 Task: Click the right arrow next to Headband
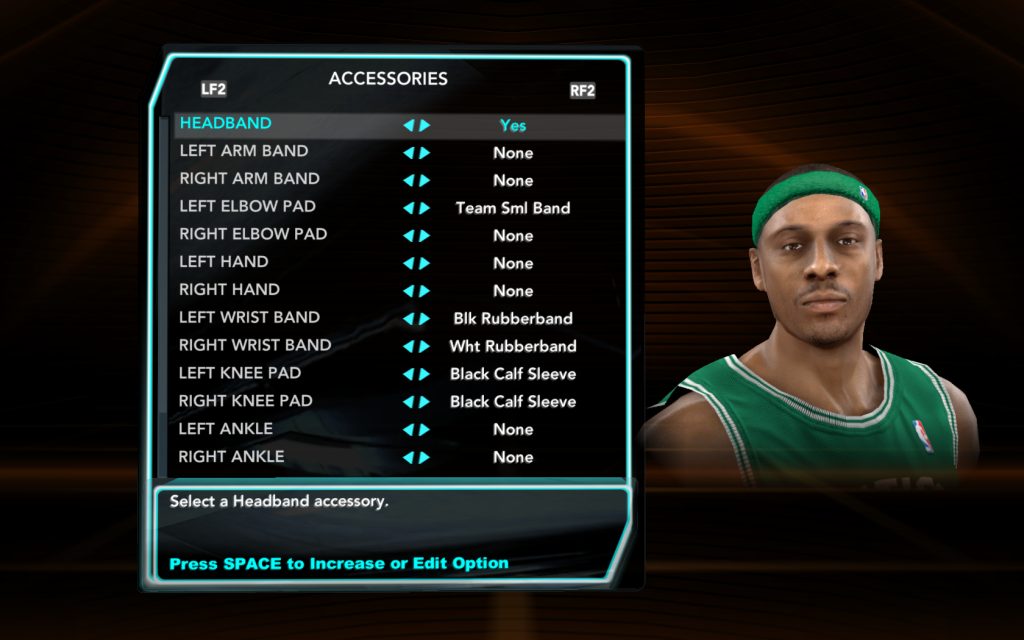pyautogui.click(x=425, y=126)
